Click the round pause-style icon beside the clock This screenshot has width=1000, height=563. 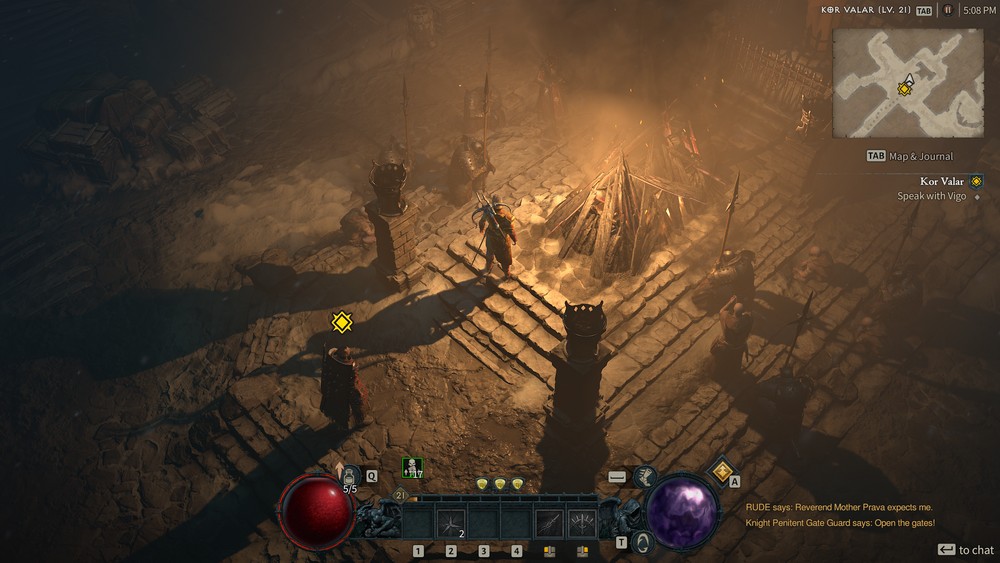pos(947,10)
